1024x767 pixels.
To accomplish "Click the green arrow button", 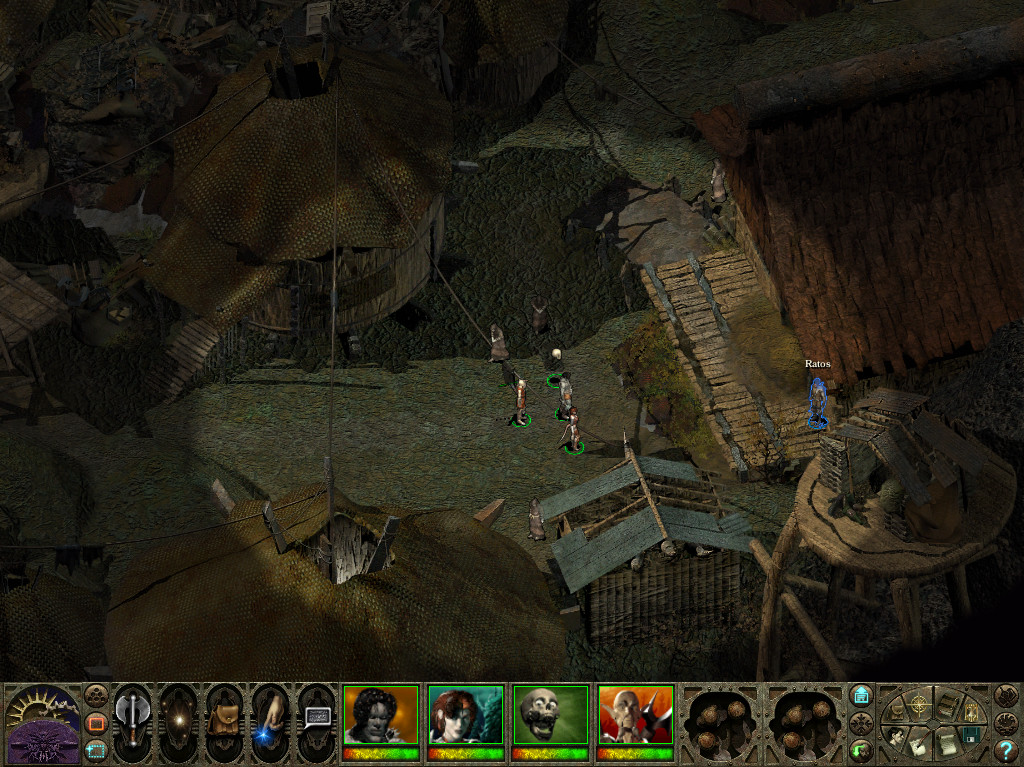I will point(861,748).
